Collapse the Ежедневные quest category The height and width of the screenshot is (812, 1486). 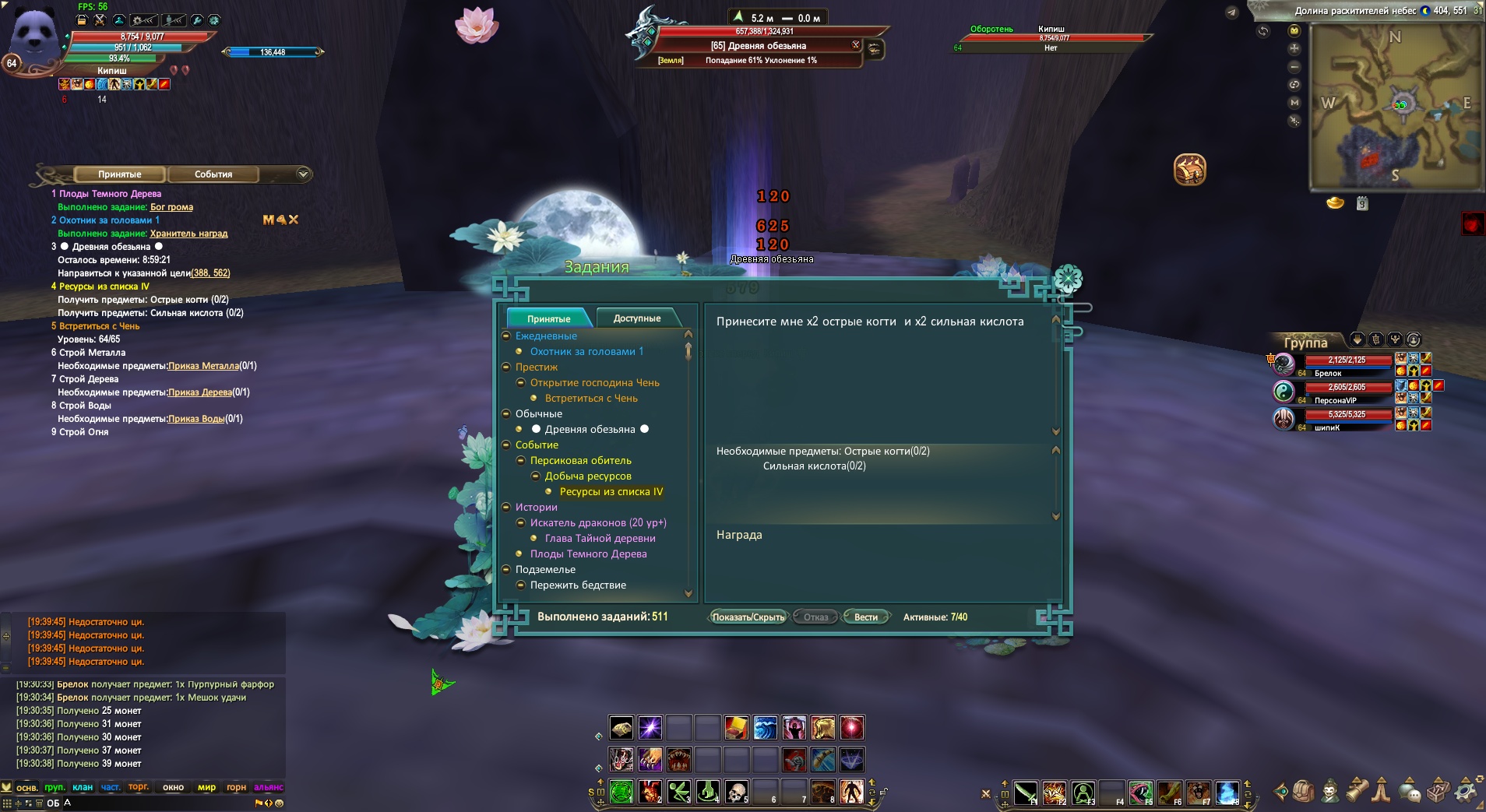point(506,336)
